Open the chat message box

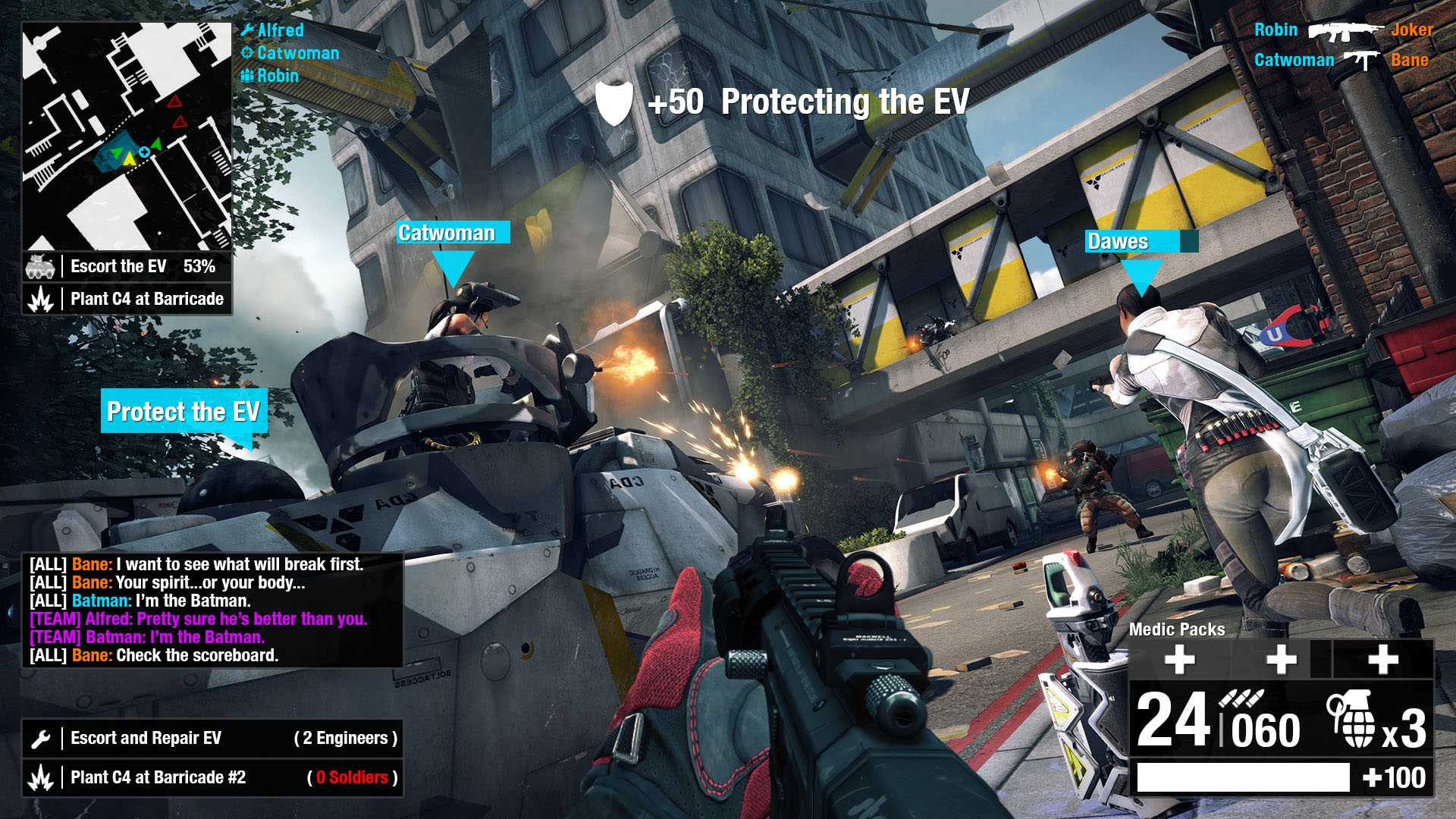212,610
